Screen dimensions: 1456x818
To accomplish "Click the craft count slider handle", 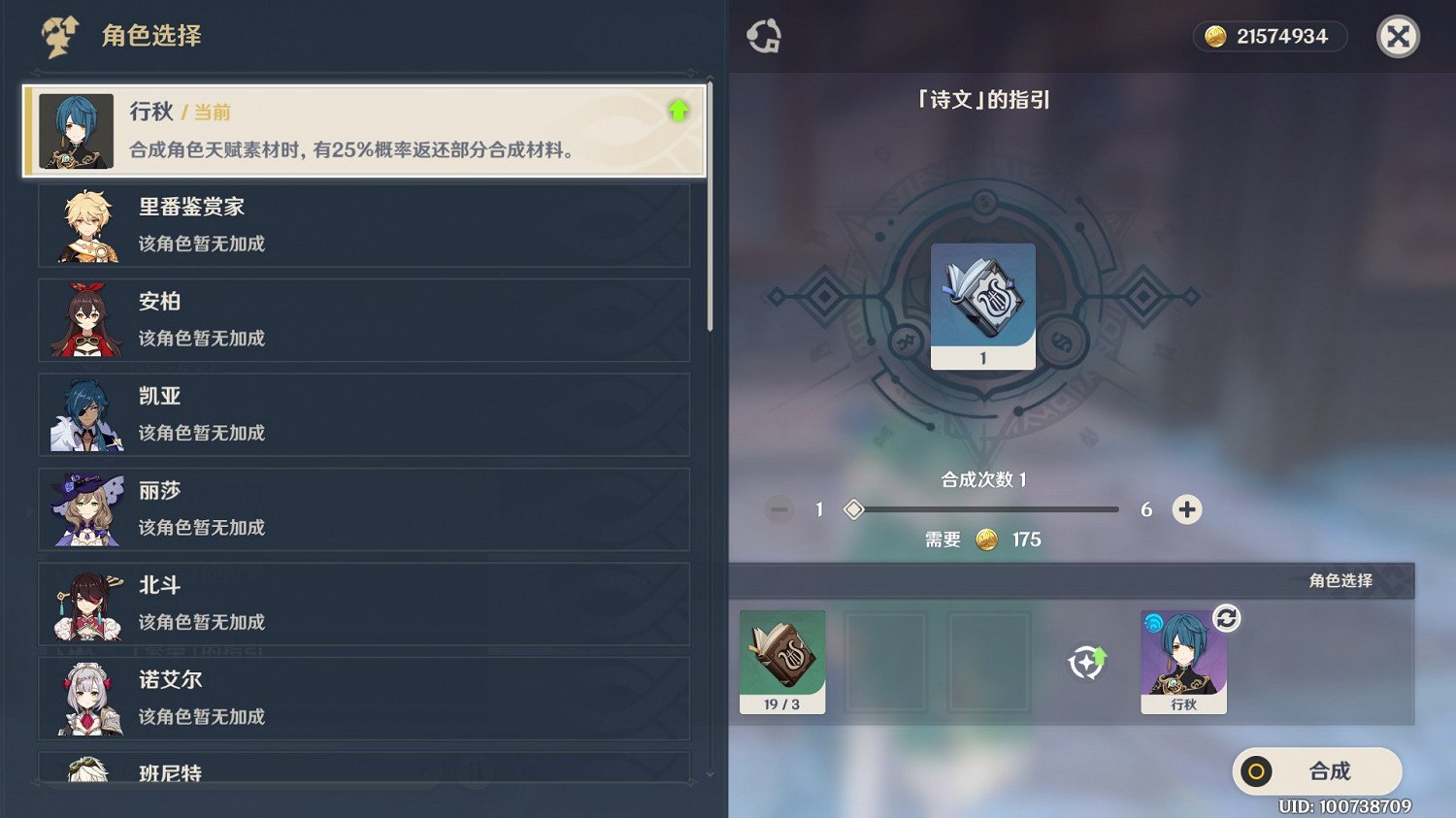I will tap(854, 508).
